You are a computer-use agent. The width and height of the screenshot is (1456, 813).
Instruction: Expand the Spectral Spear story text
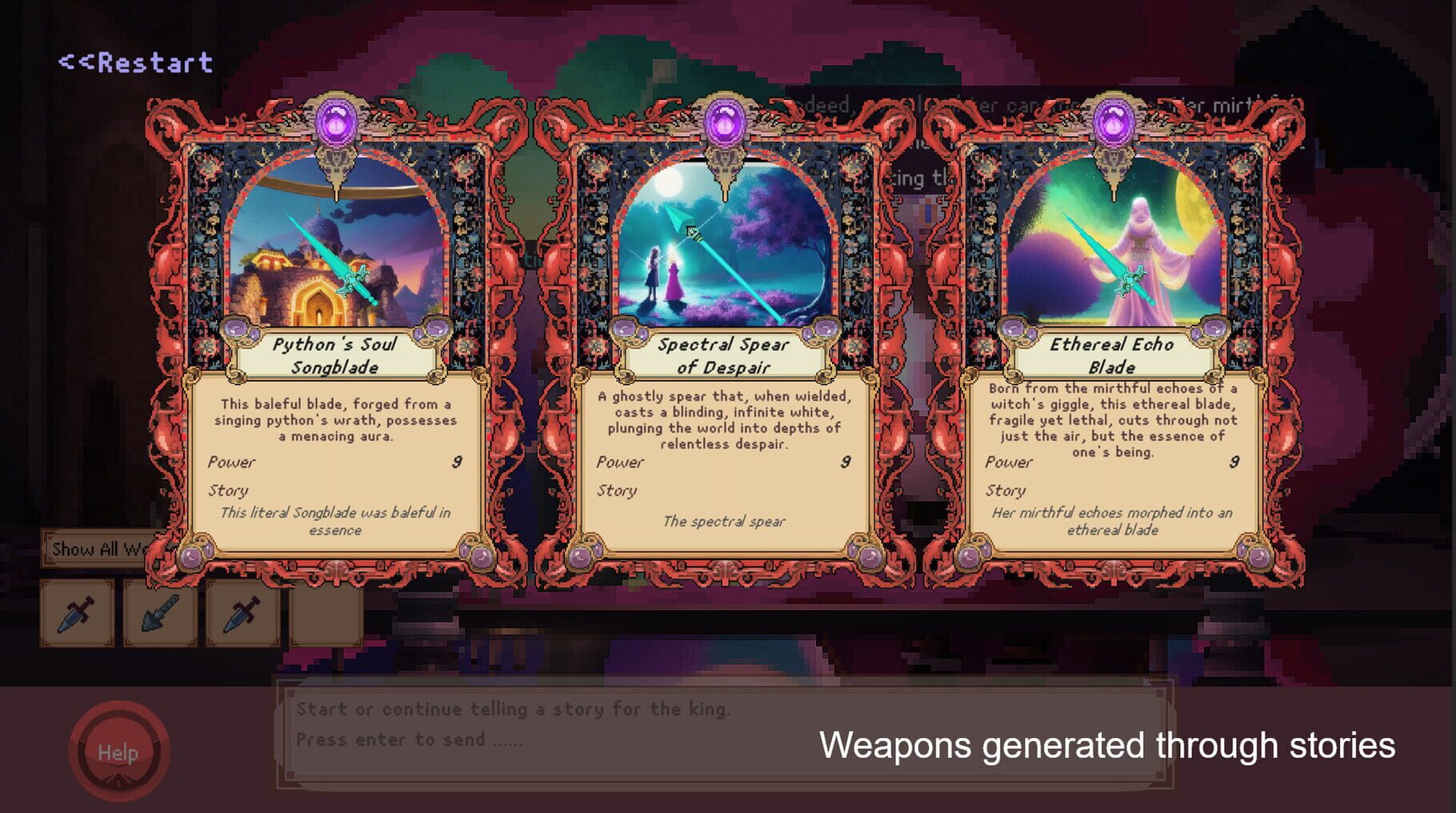(724, 522)
